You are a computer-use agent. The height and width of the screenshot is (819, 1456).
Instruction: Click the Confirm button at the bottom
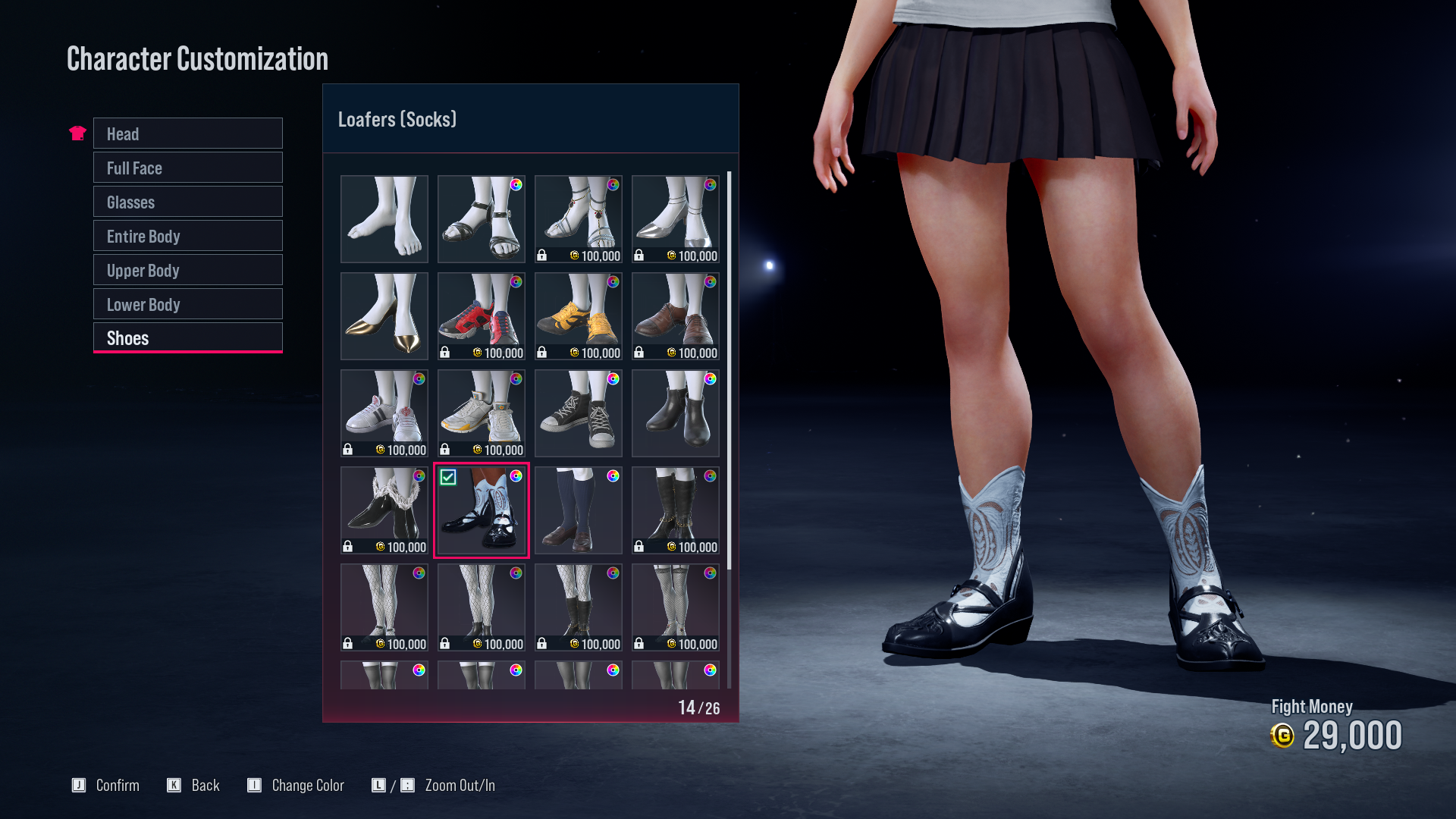coord(118,786)
